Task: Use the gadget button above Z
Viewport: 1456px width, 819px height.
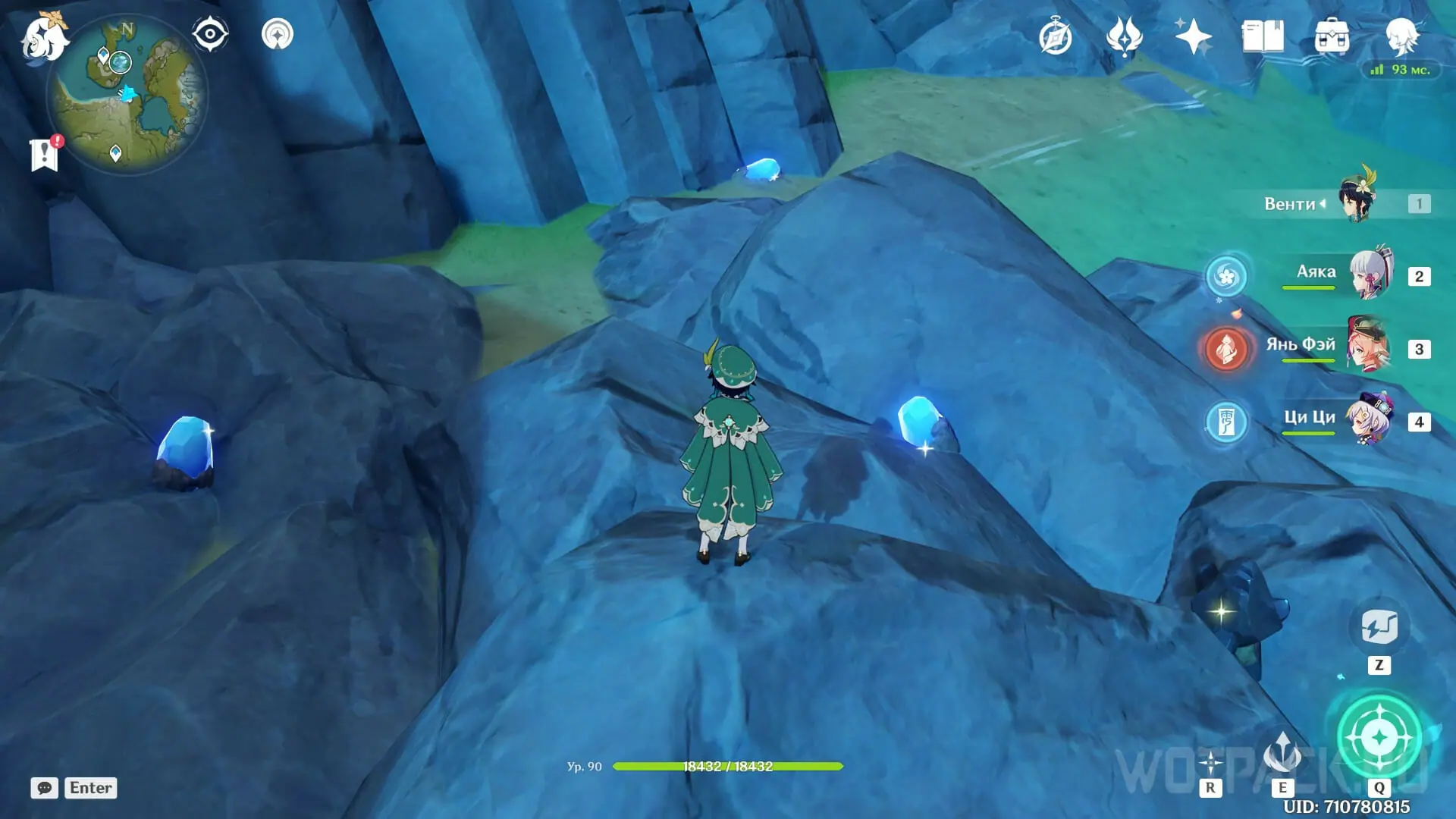Action: (x=1379, y=627)
